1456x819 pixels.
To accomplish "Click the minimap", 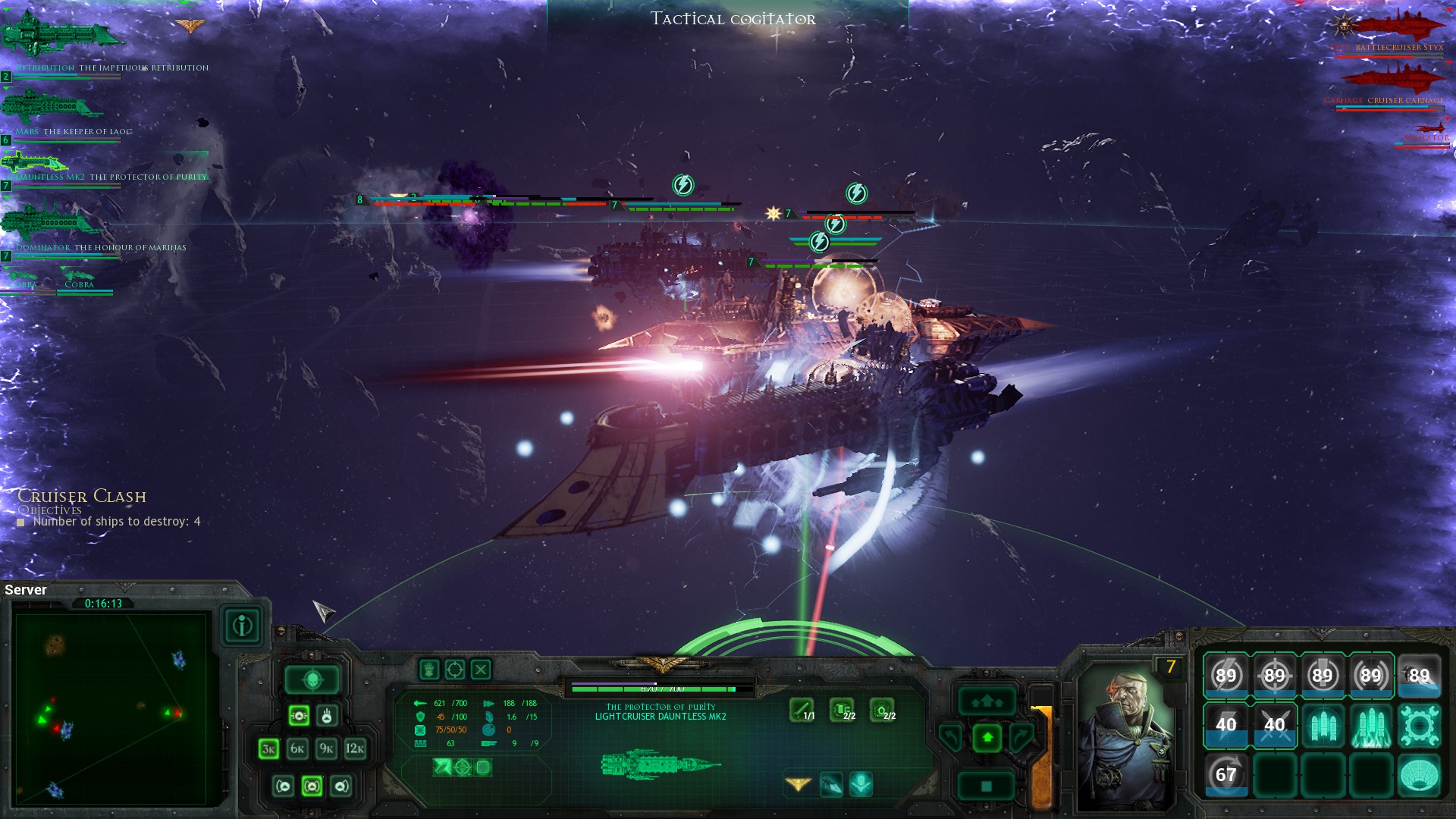I will tap(111, 709).
